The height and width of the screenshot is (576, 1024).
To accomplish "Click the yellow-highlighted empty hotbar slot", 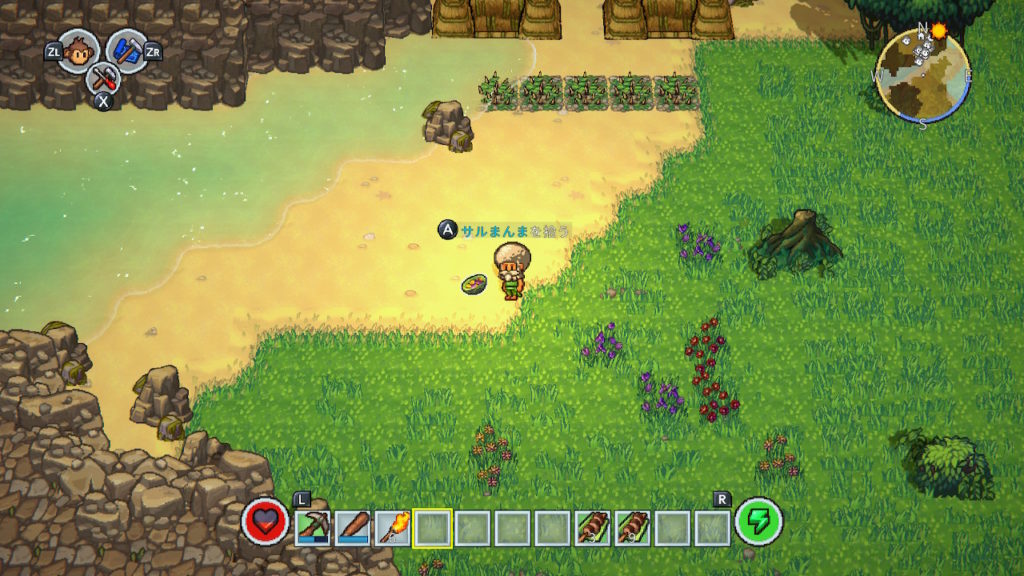I will 432,527.
